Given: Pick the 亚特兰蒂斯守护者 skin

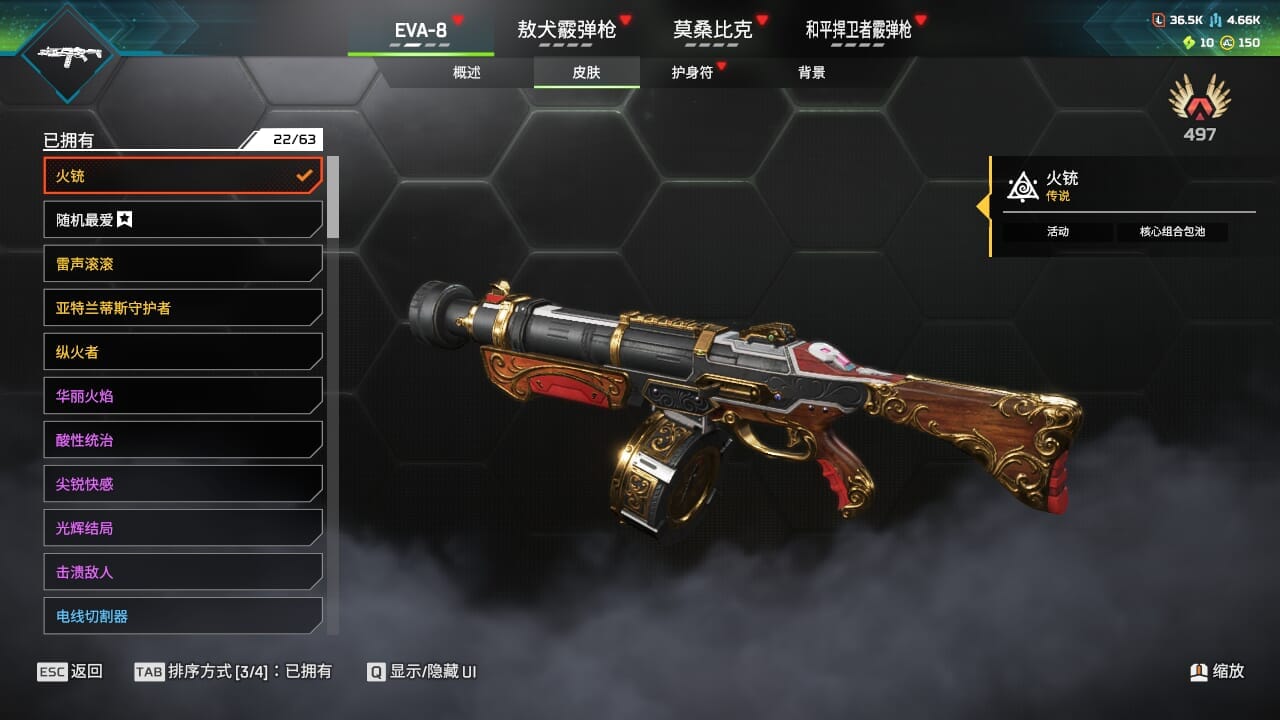Looking at the screenshot, I should [x=183, y=308].
